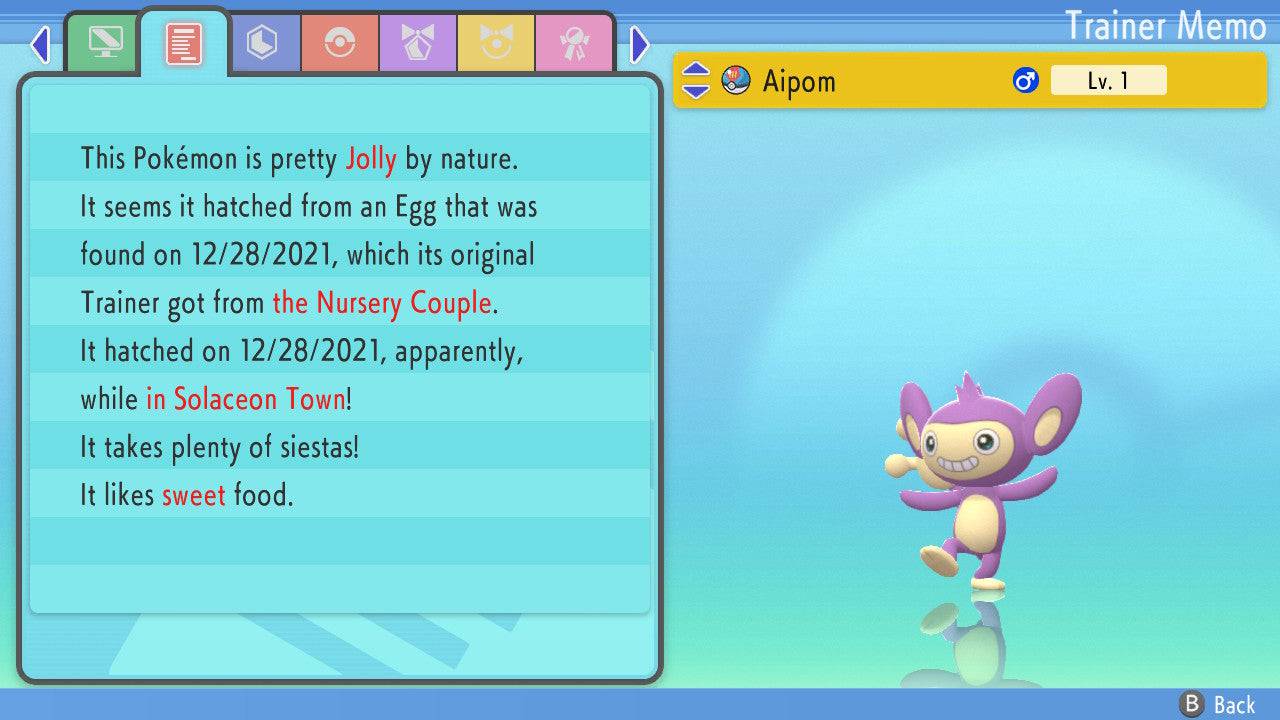Show the yellow bow-and-smile tab
The height and width of the screenshot is (720, 1280).
(496, 44)
